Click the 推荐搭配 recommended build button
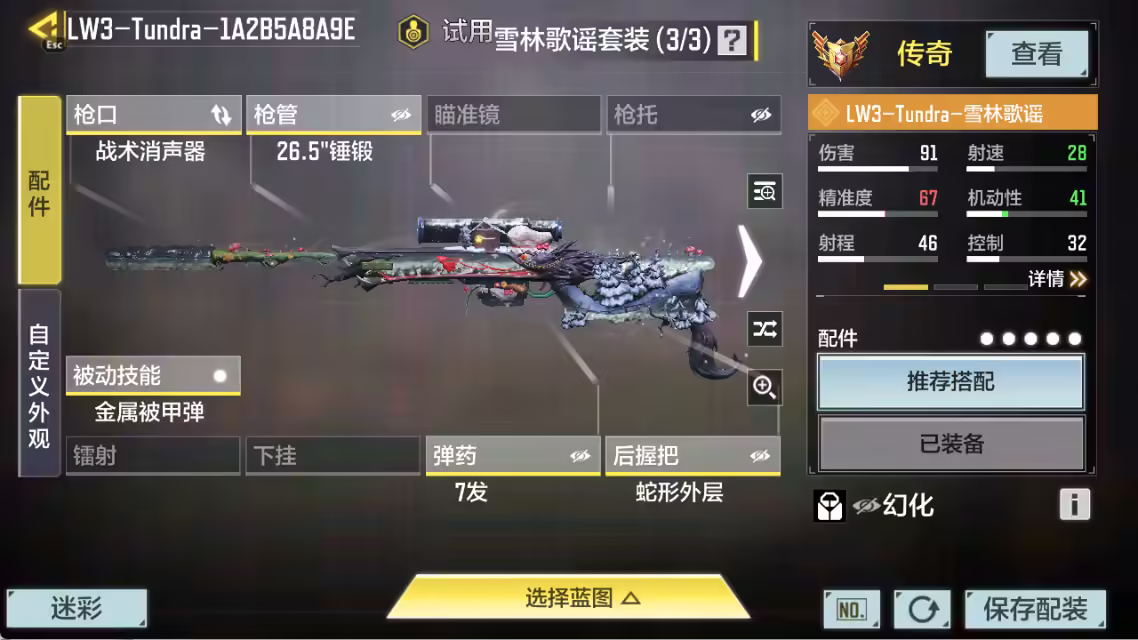 (x=951, y=382)
